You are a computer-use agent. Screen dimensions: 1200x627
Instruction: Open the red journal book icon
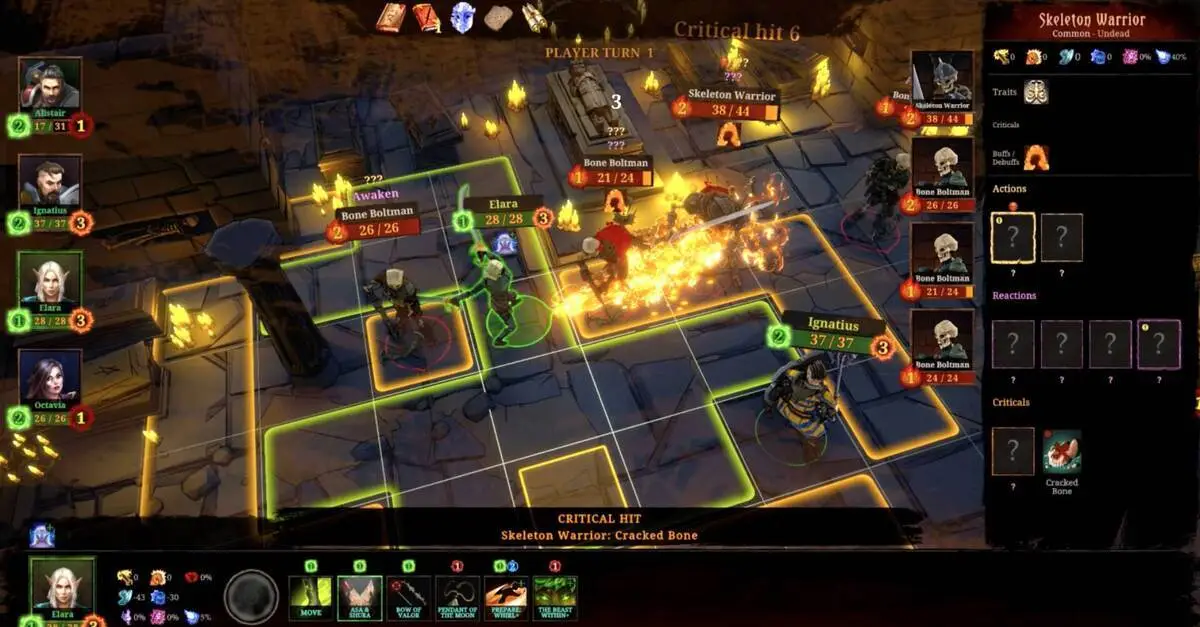pyautogui.click(x=427, y=17)
